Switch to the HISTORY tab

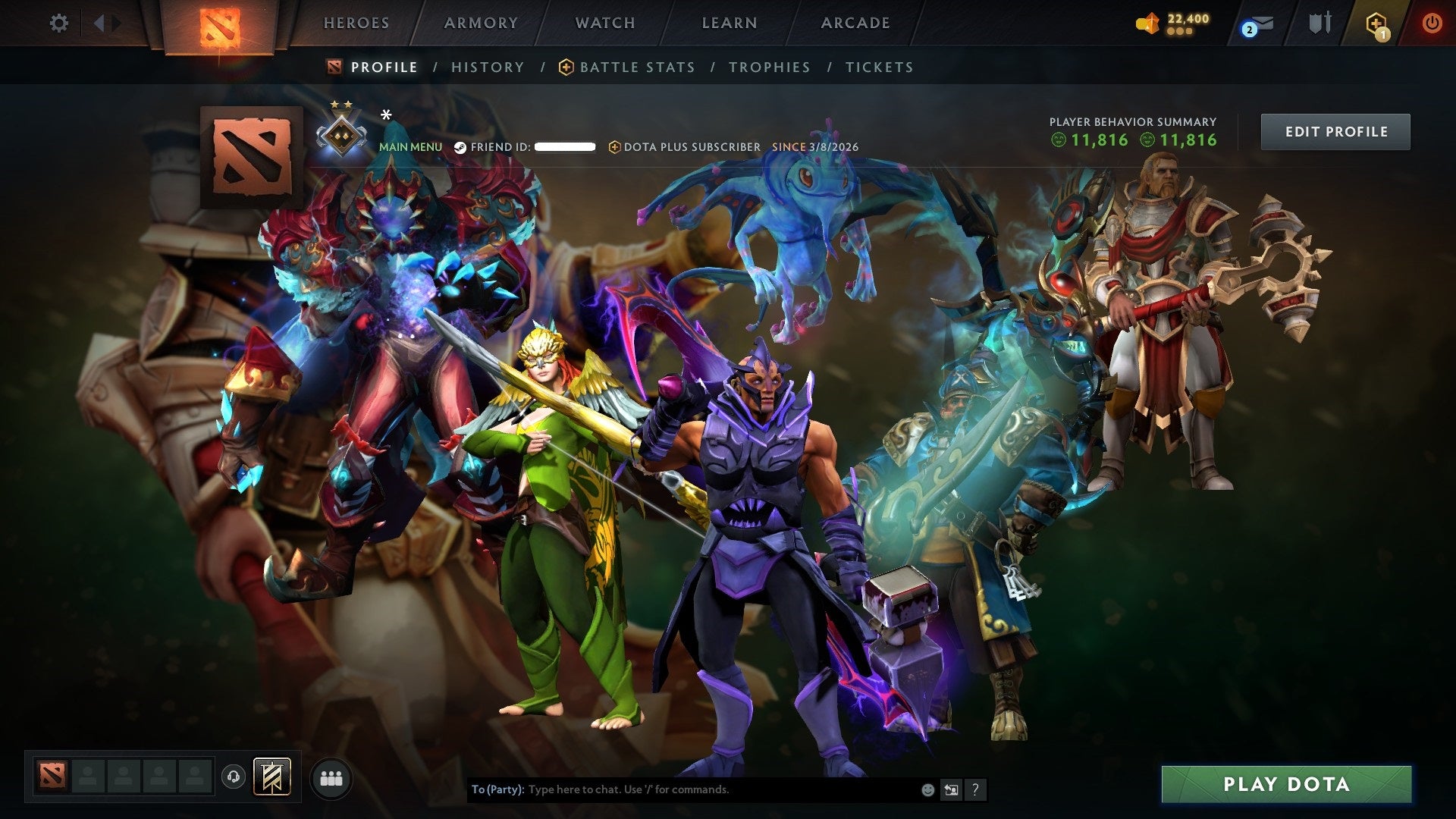487,67
